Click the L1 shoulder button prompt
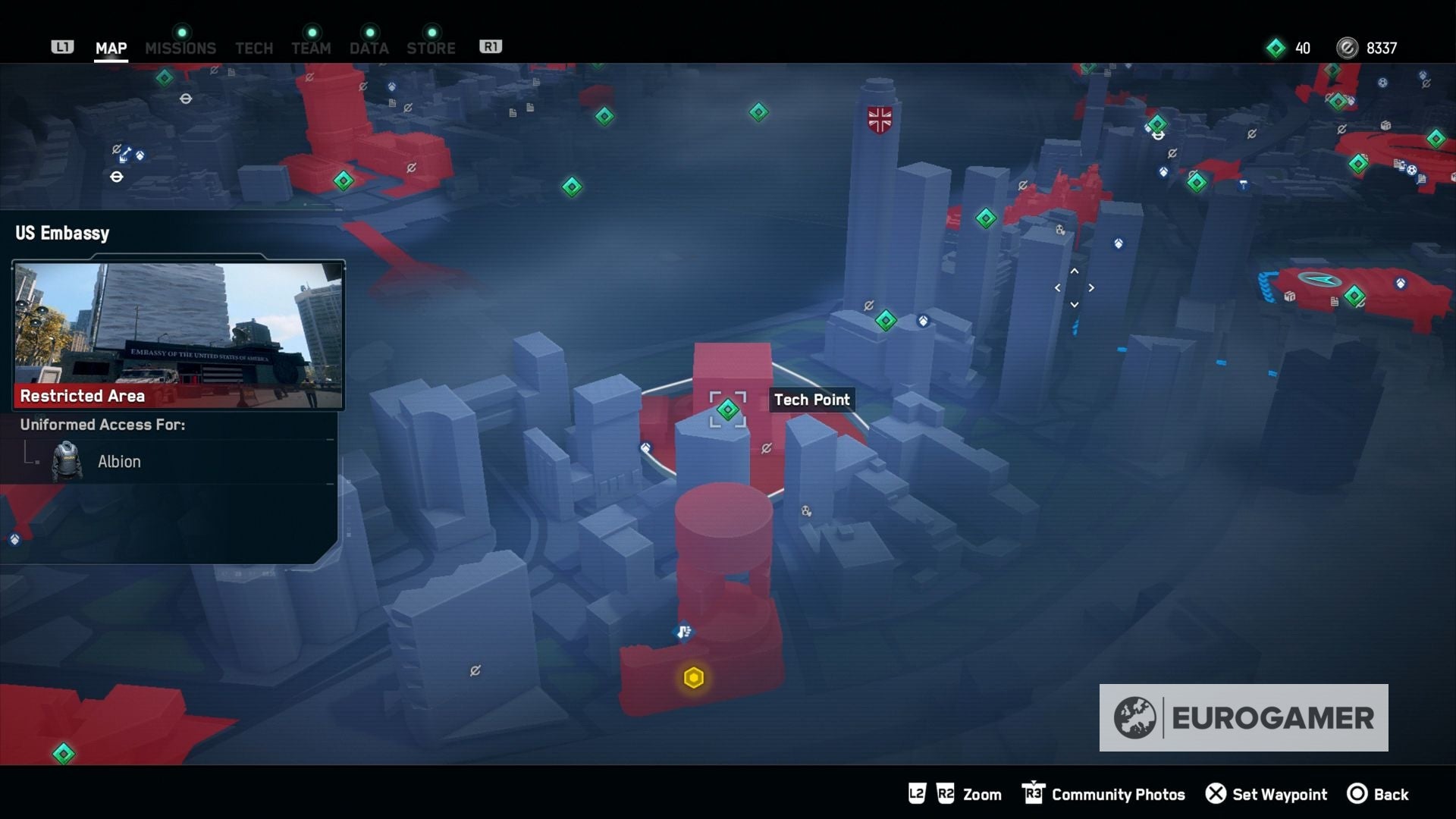 coord(63,46)
